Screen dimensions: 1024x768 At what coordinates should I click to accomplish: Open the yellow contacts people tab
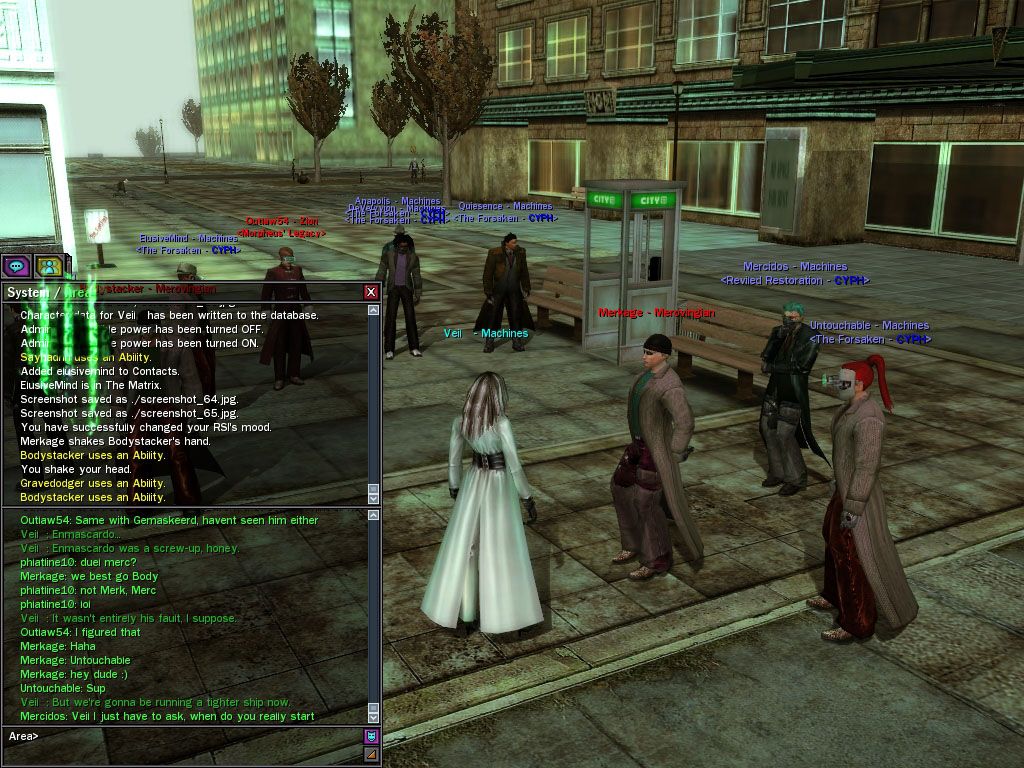[47, 266]
